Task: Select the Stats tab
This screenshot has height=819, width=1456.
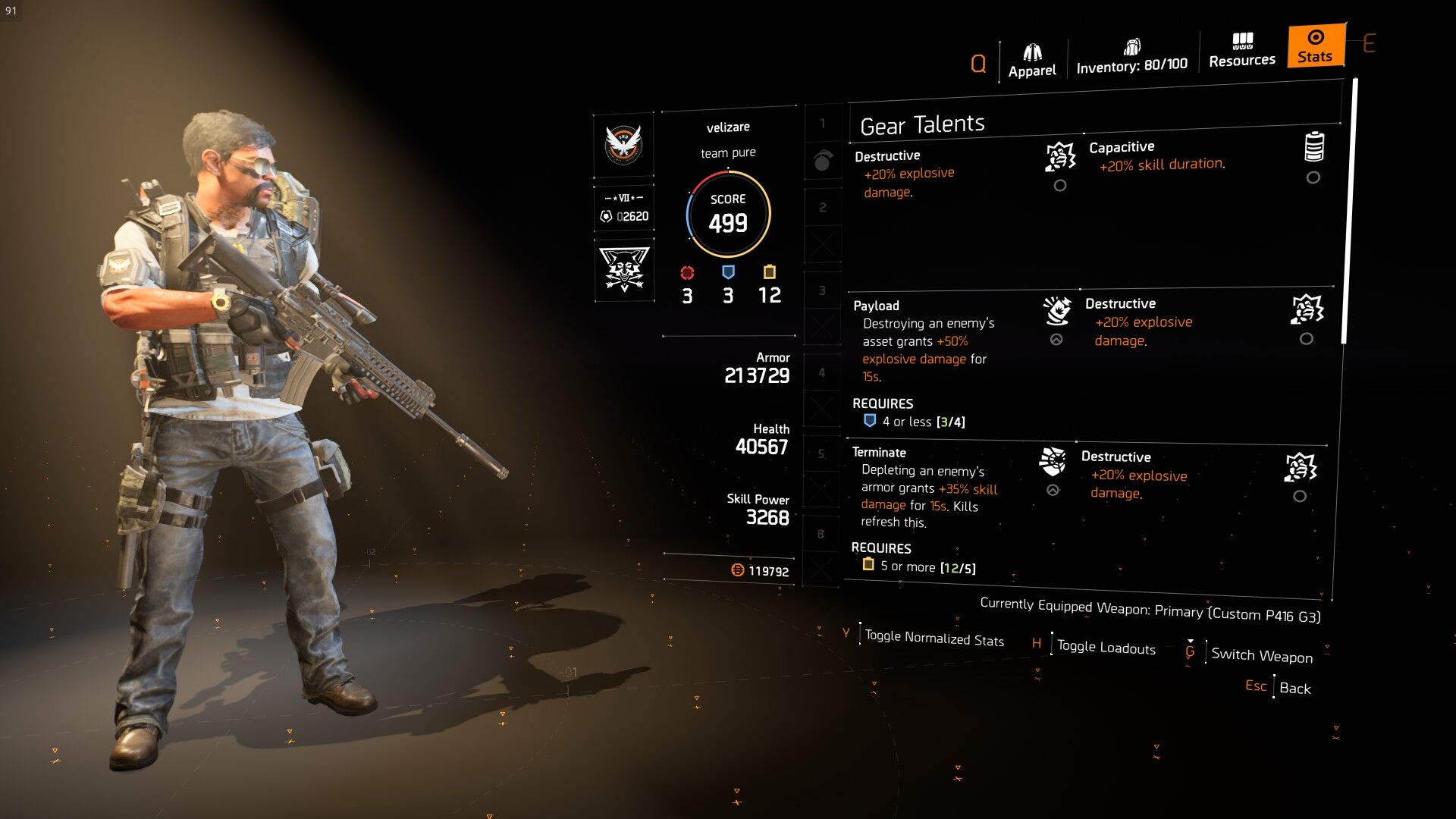Action: click(1315, 47)
